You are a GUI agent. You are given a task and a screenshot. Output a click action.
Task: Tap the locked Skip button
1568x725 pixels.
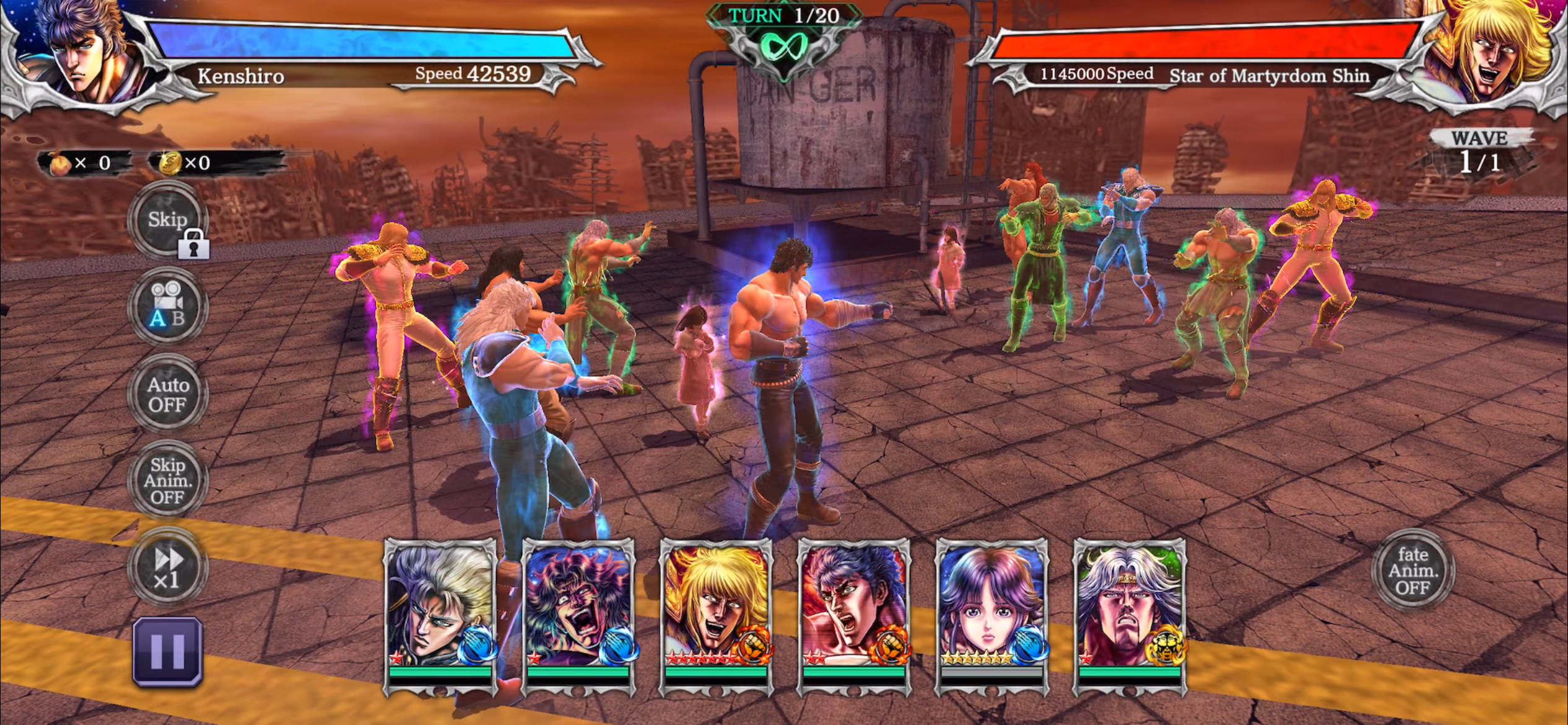point(168,220)
